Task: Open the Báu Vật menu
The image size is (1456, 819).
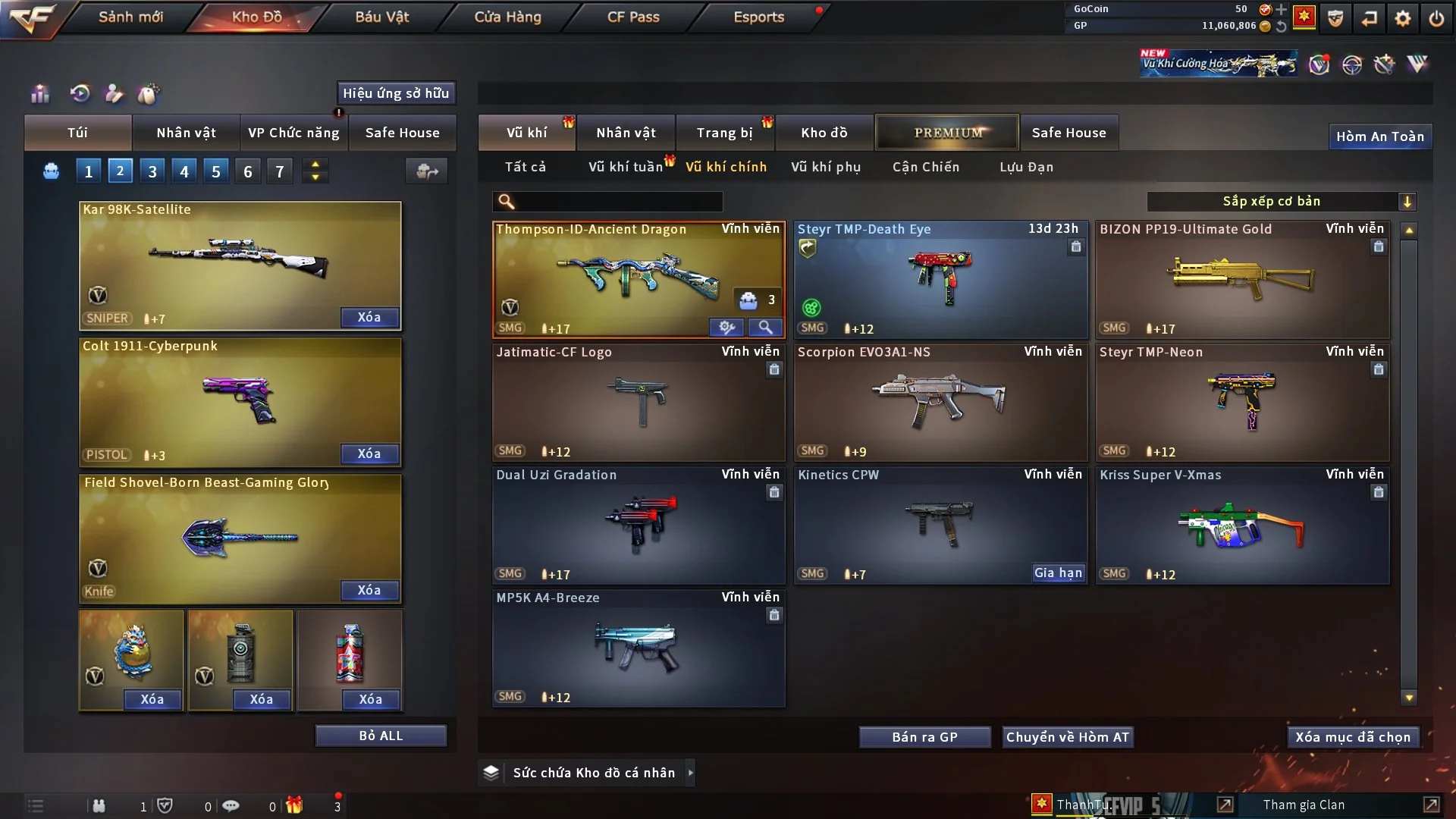Action: click(x=381, y=17)
